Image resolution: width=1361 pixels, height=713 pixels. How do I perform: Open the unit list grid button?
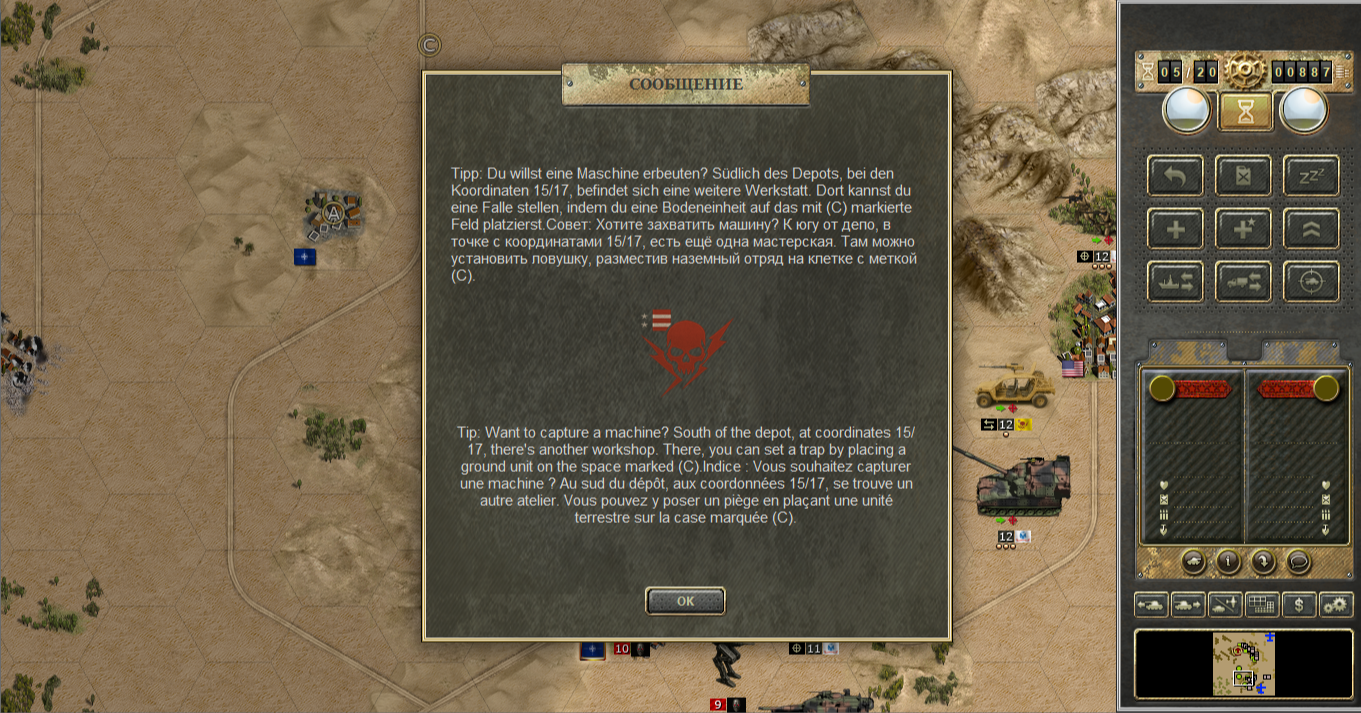pos(1262,604)
